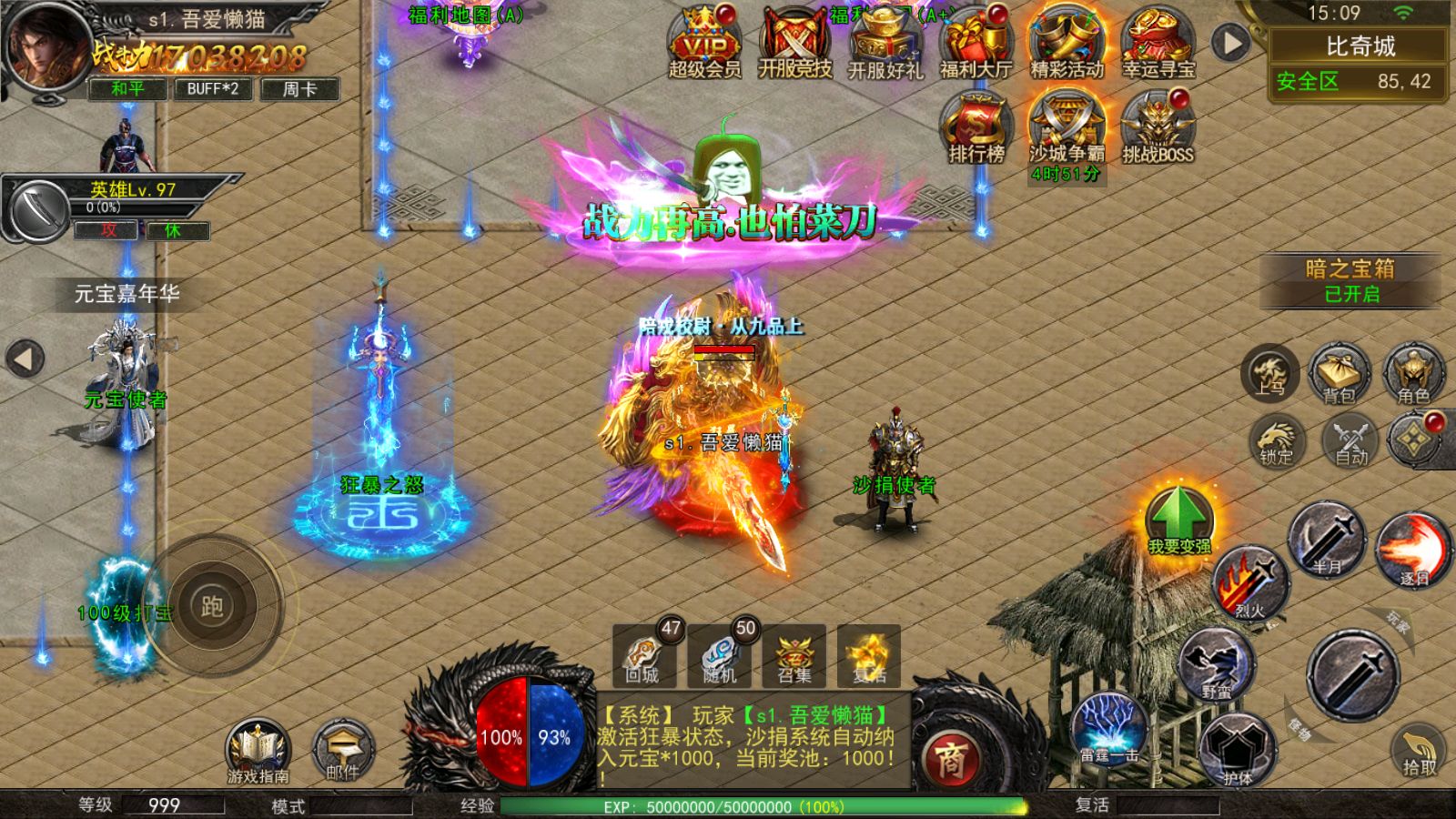Open 挑战BOSS challenge menu
Viewport: 1456px width, 819px height.
(1158, 129)
